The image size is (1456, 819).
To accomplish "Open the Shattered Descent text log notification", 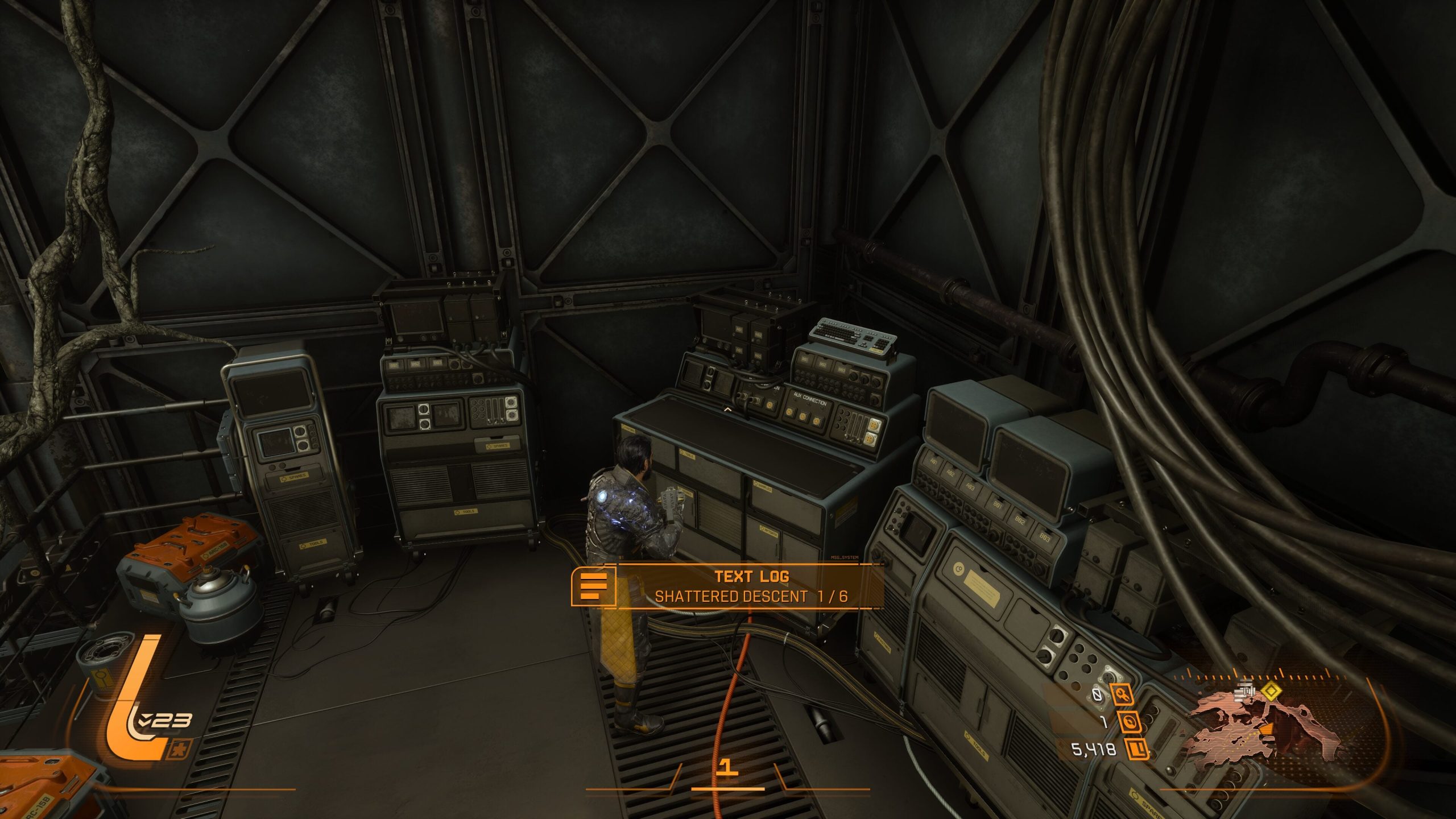I will 750,586.
